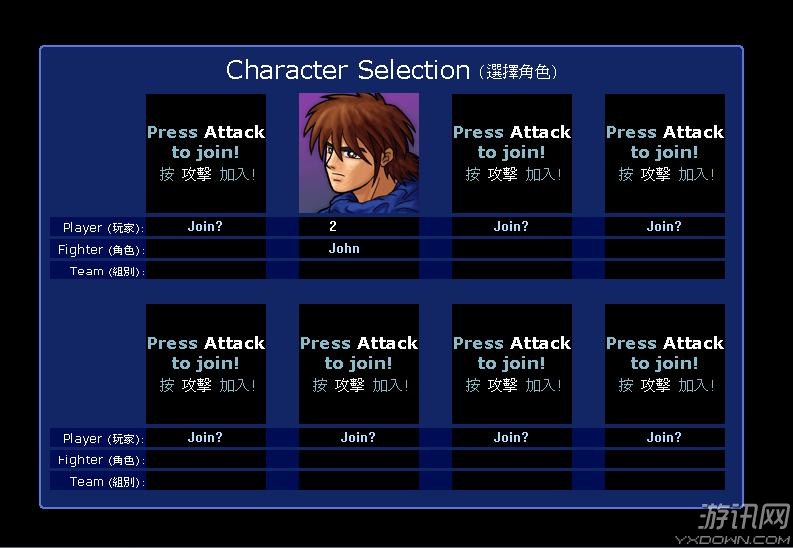This screenshot has height=548, width=793.
Task: Click the fighter name John
Action: tap(344, 249)
